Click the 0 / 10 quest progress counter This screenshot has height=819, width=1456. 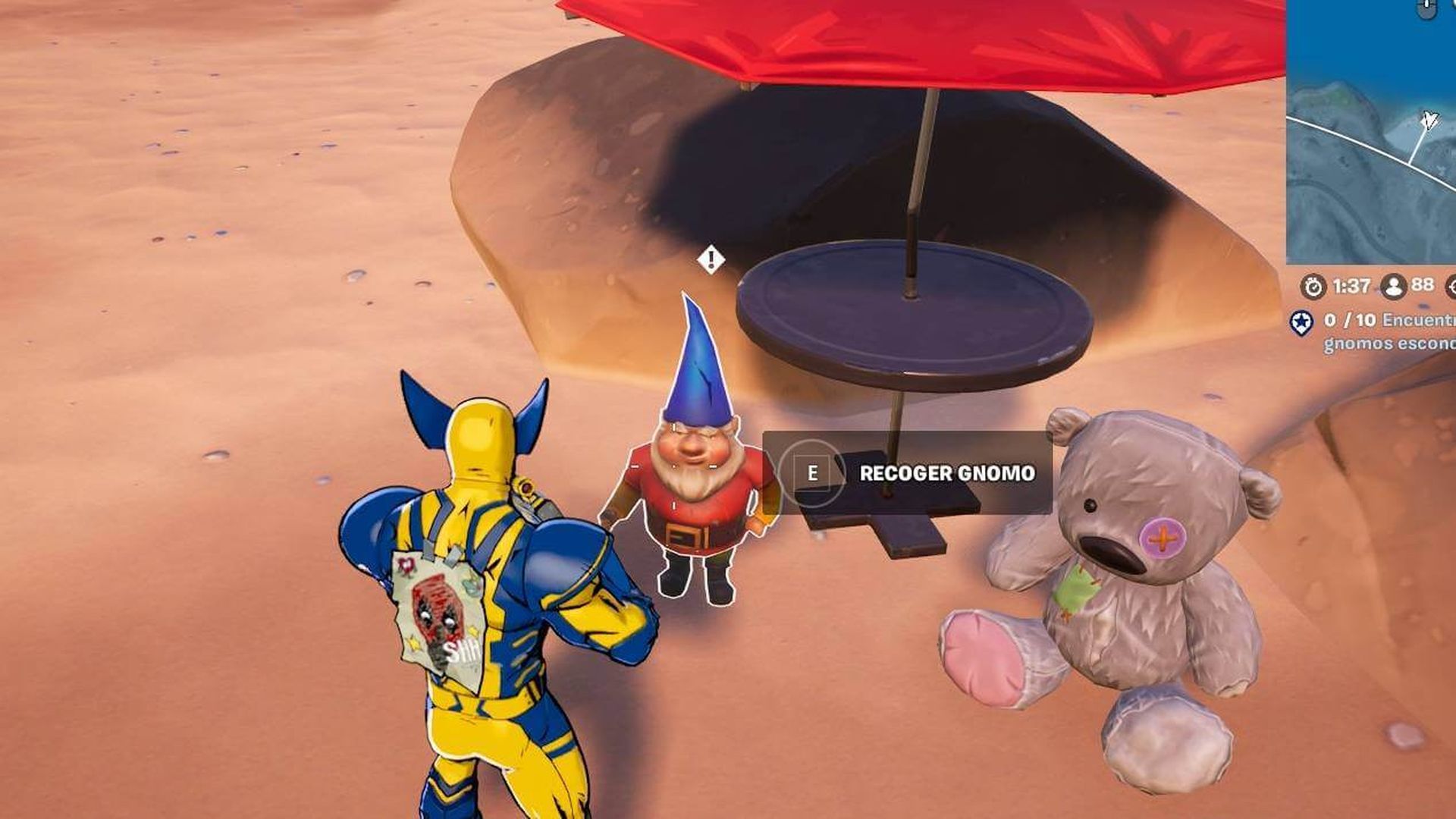coord(1351,322)
